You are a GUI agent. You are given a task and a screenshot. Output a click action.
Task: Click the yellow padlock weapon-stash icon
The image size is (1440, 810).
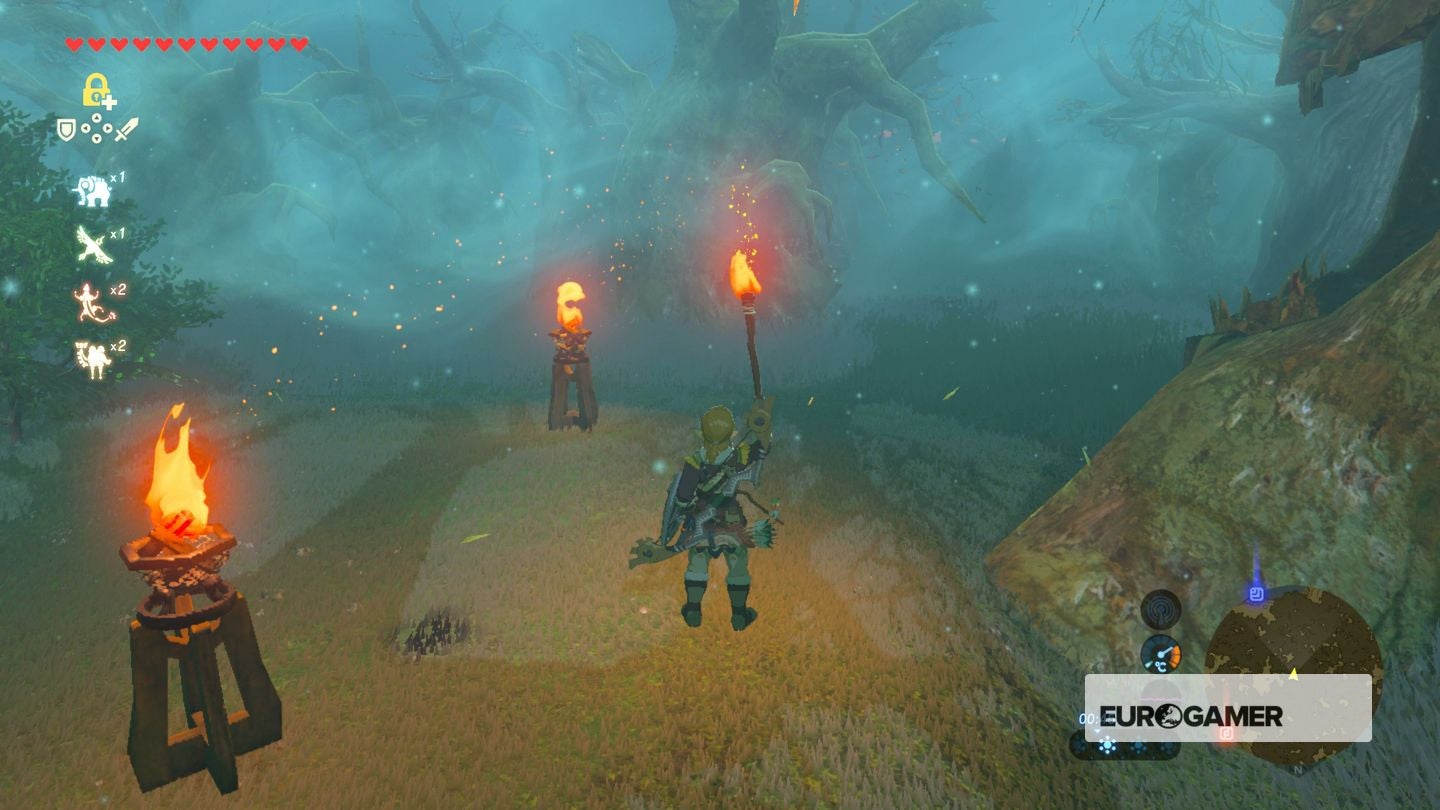(x=95, y=90)
